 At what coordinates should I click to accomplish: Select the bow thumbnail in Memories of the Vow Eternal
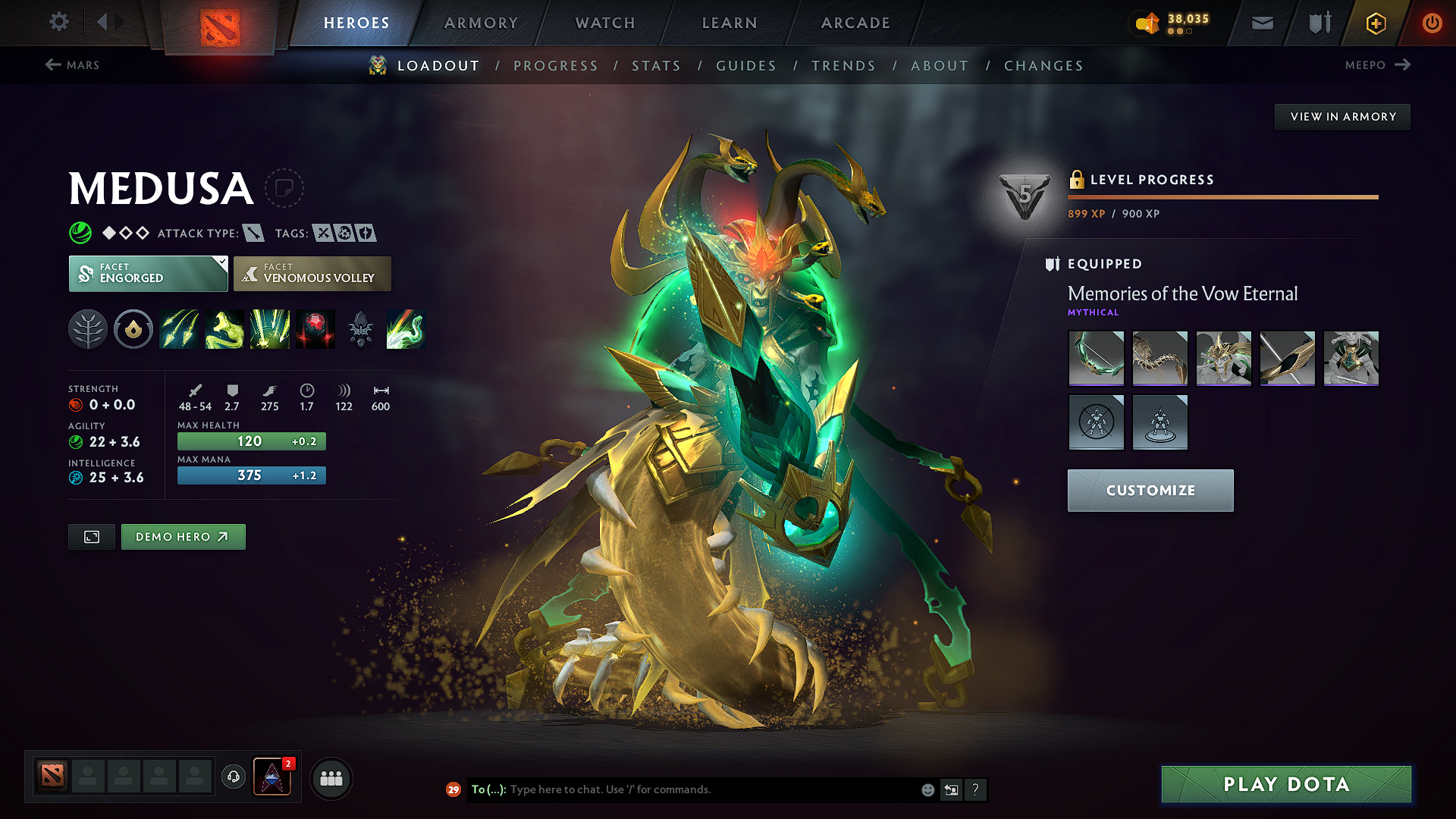[1097, 358]
